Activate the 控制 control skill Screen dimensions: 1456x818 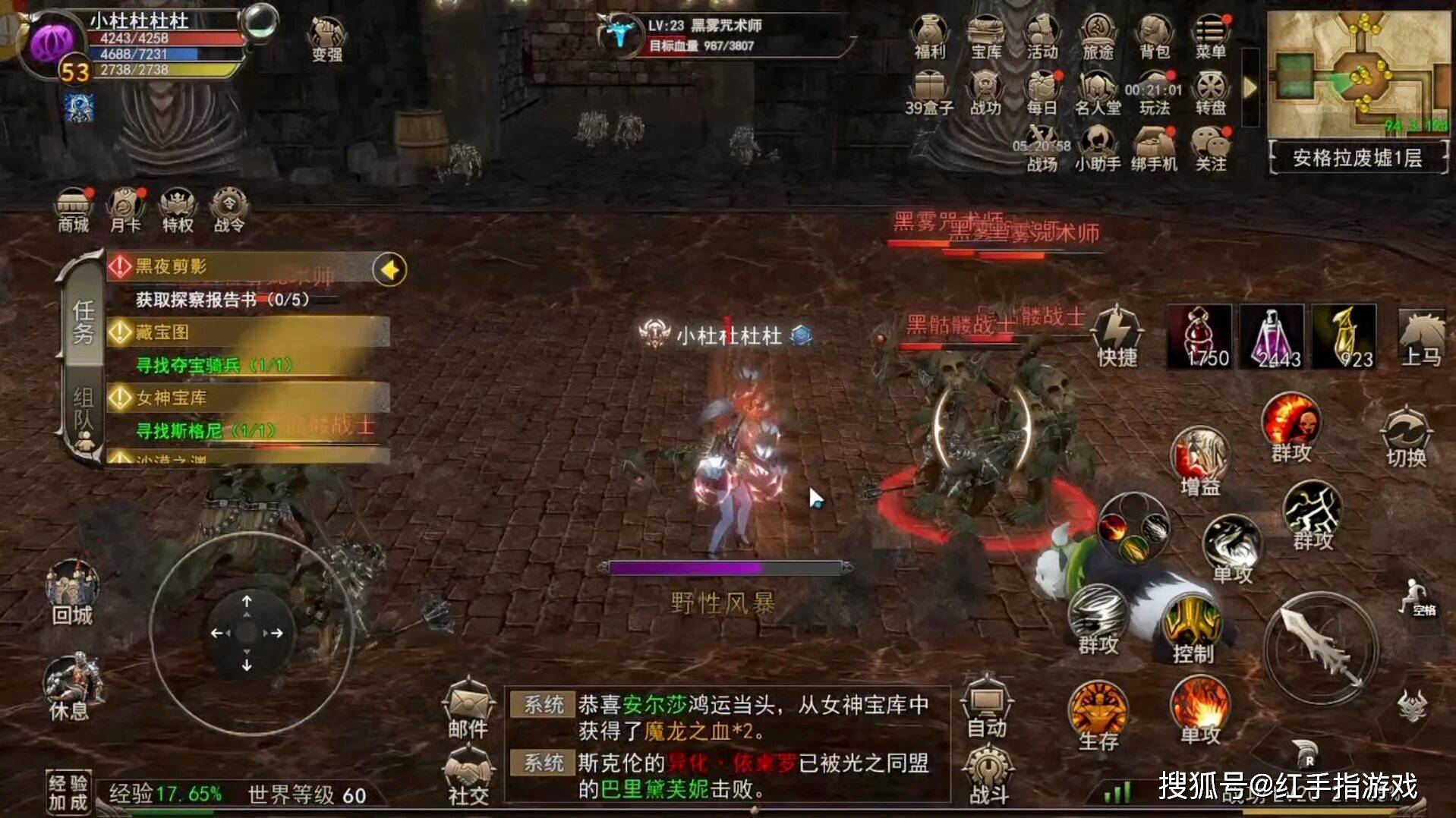(x=1193, y=629)
